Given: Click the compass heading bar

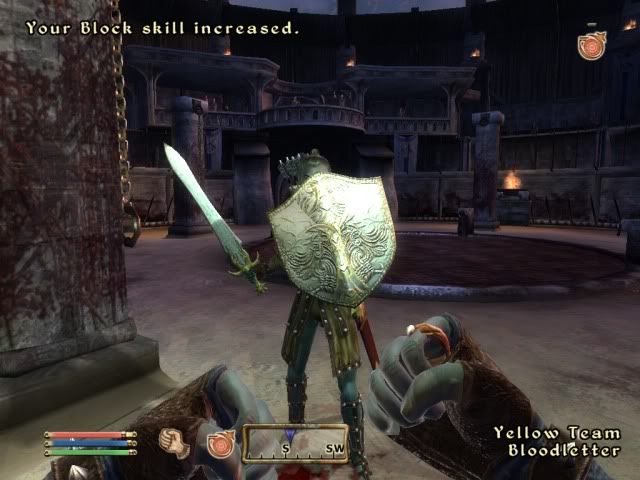Looking at the screenshot, I should (x=295, y=442).
